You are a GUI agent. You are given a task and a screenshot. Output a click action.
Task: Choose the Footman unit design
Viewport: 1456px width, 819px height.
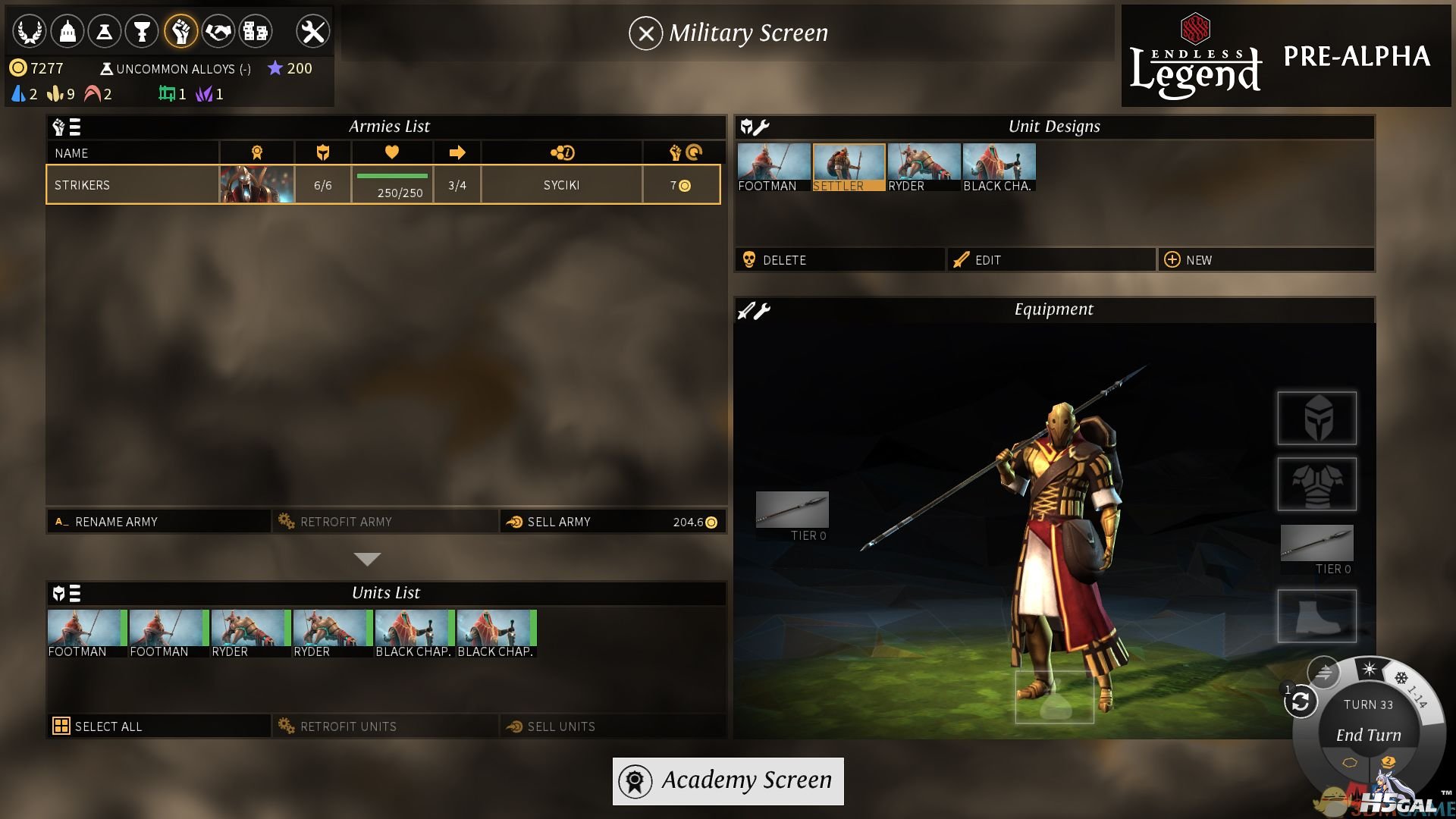773,167
